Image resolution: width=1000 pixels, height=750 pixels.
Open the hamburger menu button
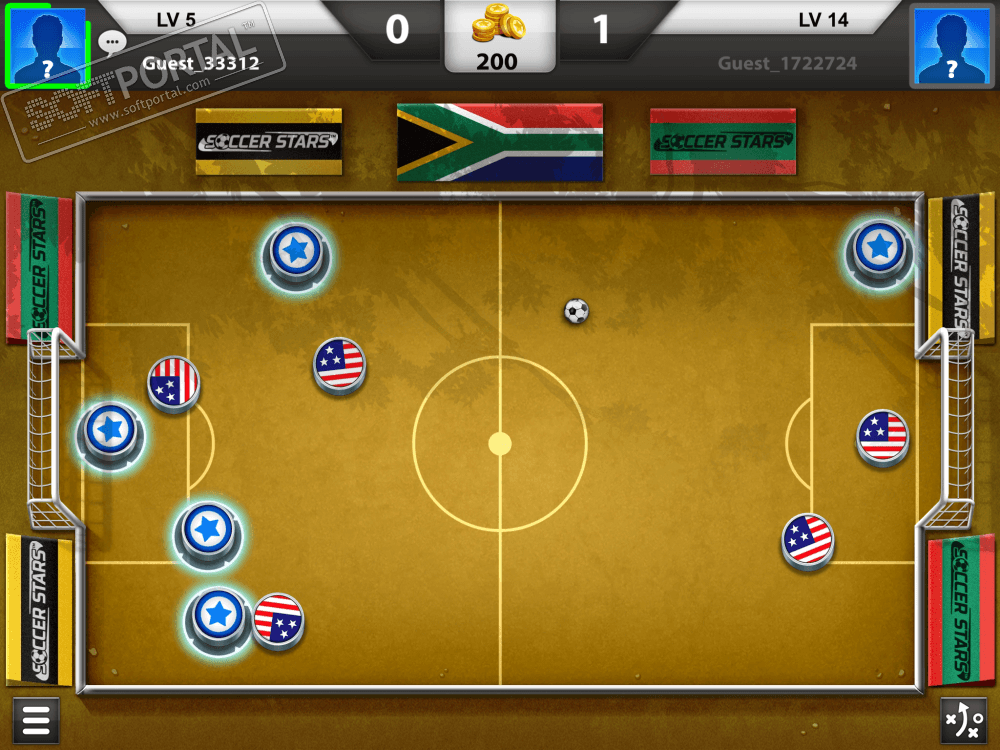coord(35,720)
